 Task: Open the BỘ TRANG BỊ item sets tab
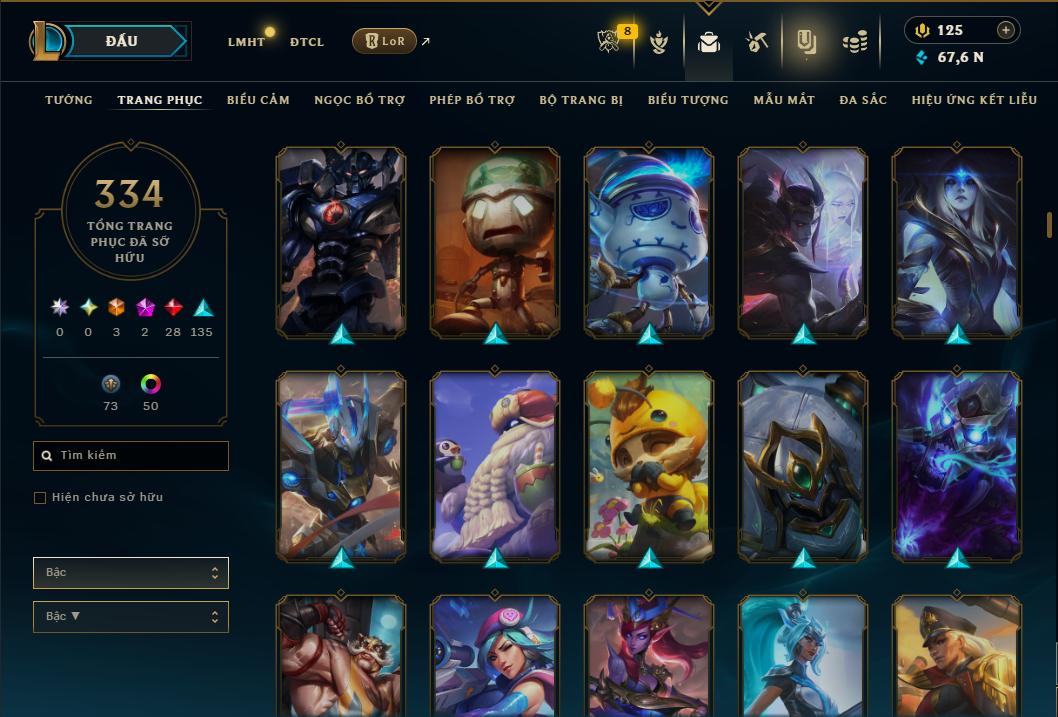581,100
